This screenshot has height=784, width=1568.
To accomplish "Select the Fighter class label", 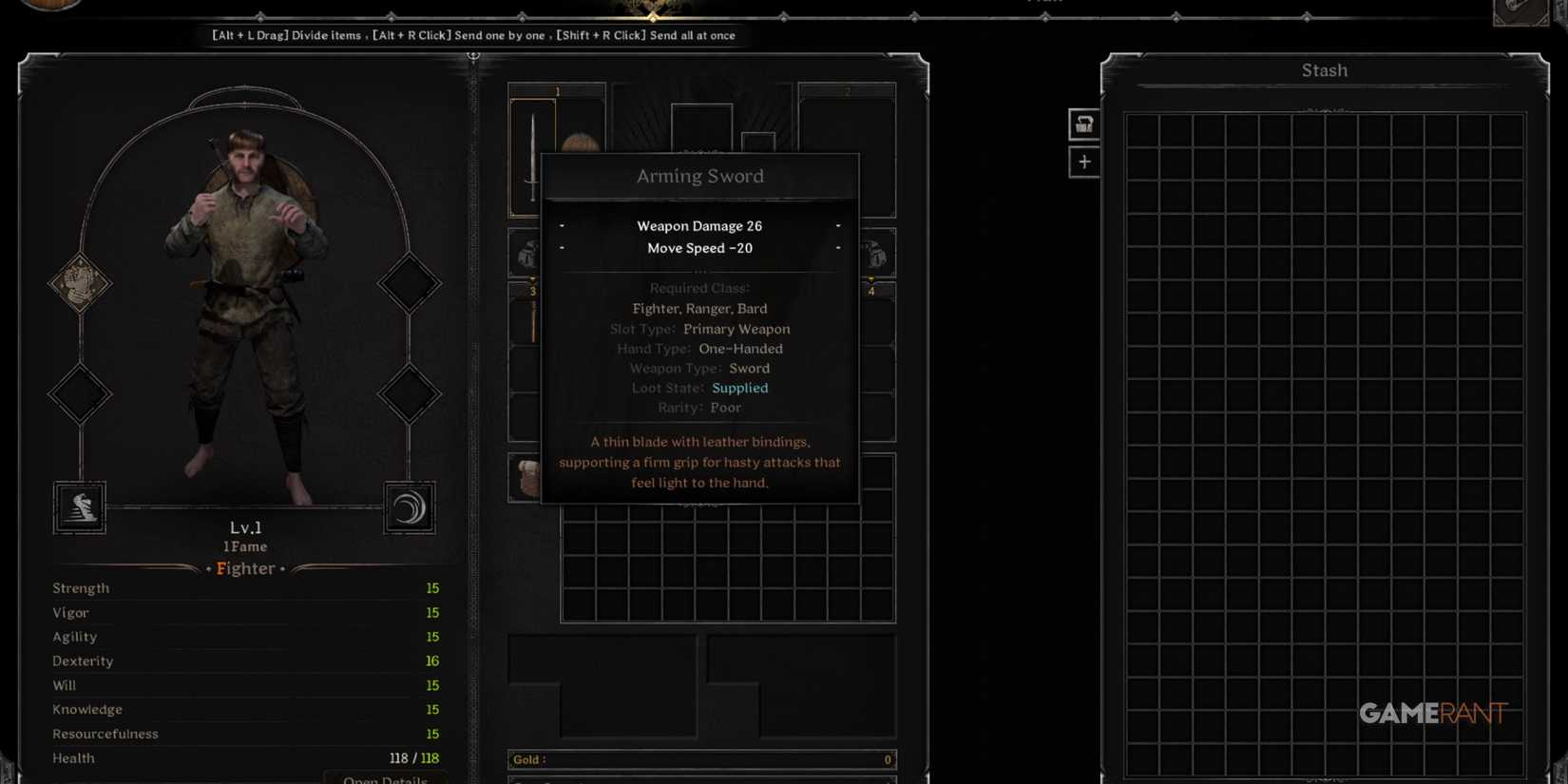I will pos(245,568).
